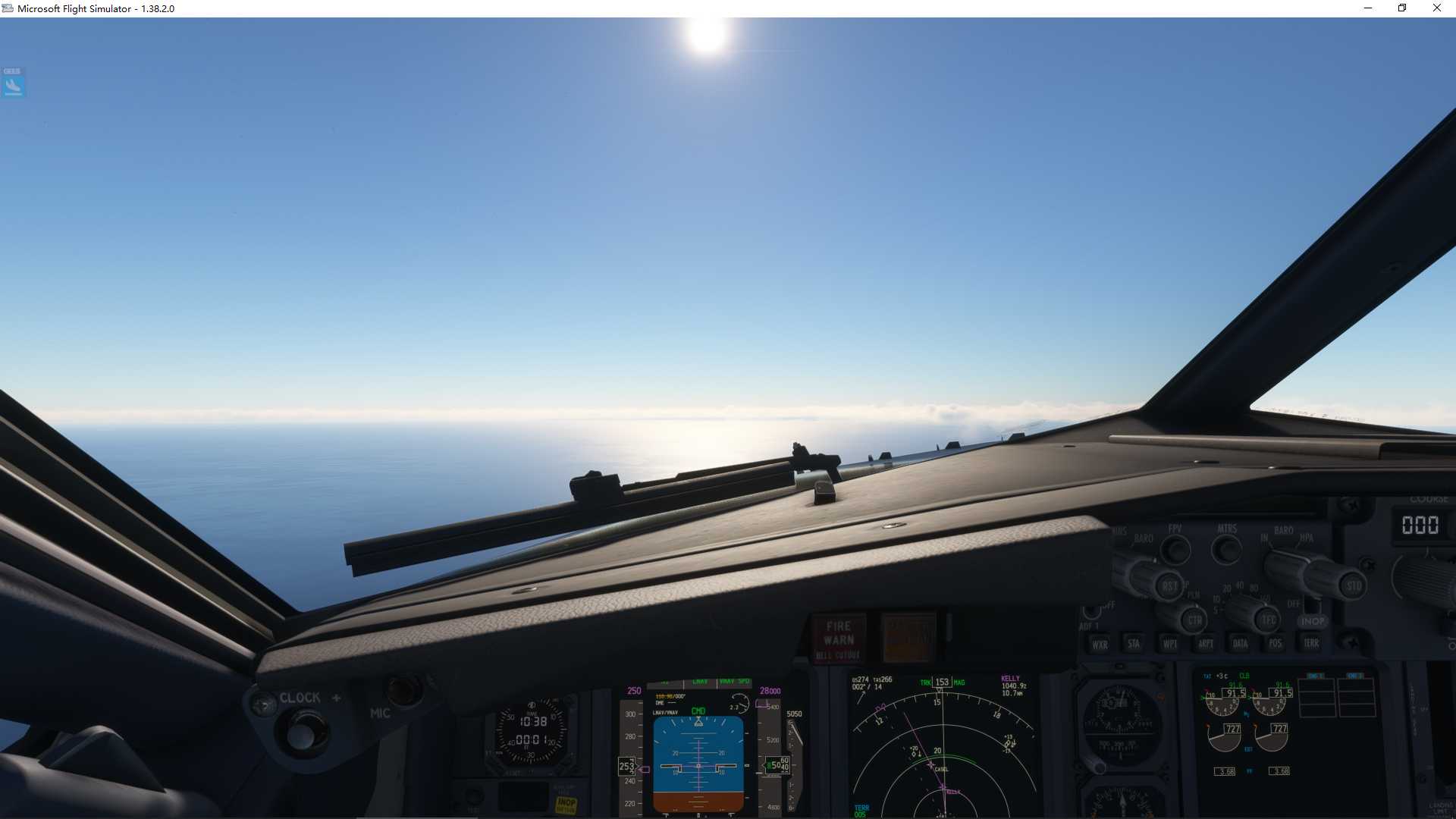Set standard pressure with the STD button
The width and height of the screenshot is (1456, 819).
(1353, 586)
